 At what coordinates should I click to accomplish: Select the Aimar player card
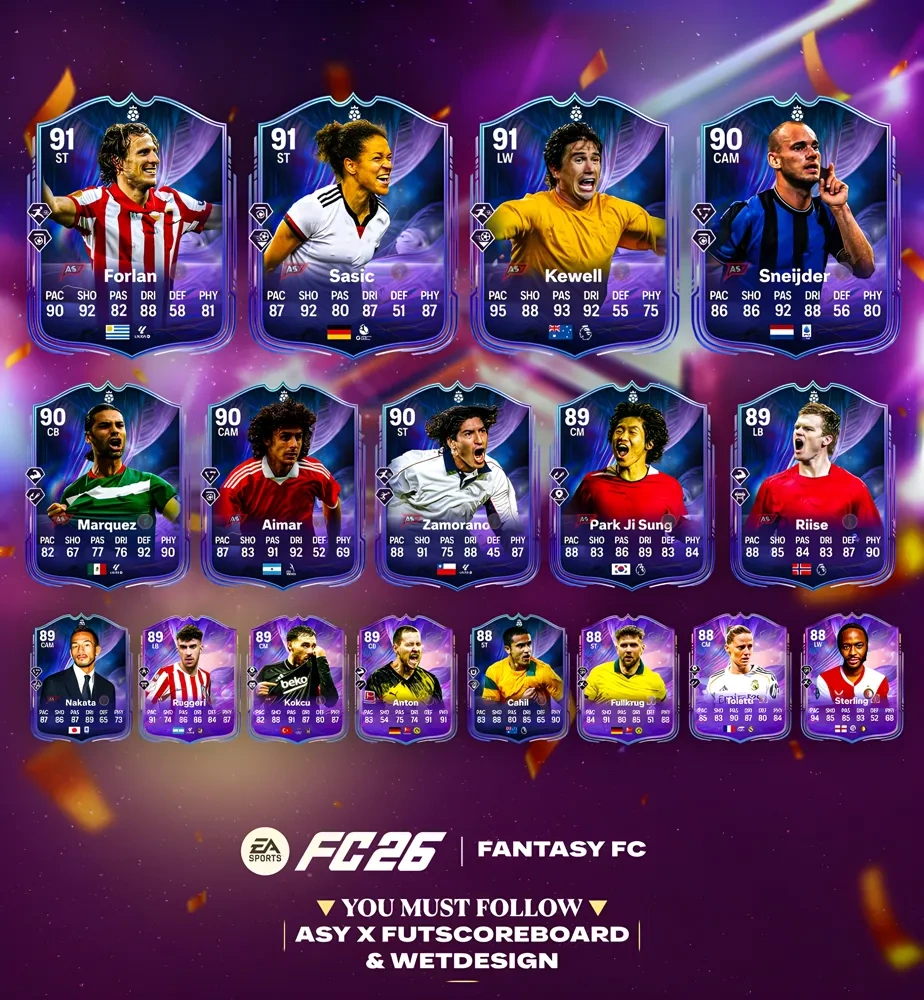(283, 485)
